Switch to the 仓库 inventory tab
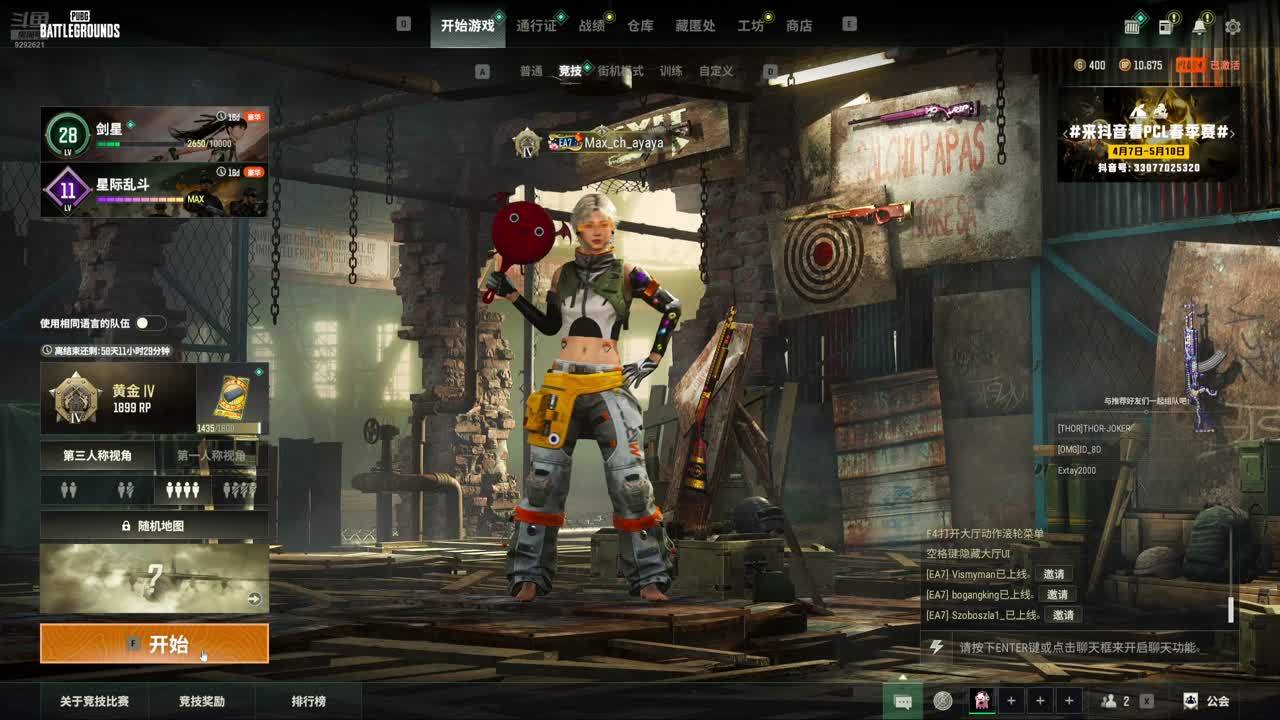Image resolution: width=1280 pixels, height=720 pixels. [640, 26]
